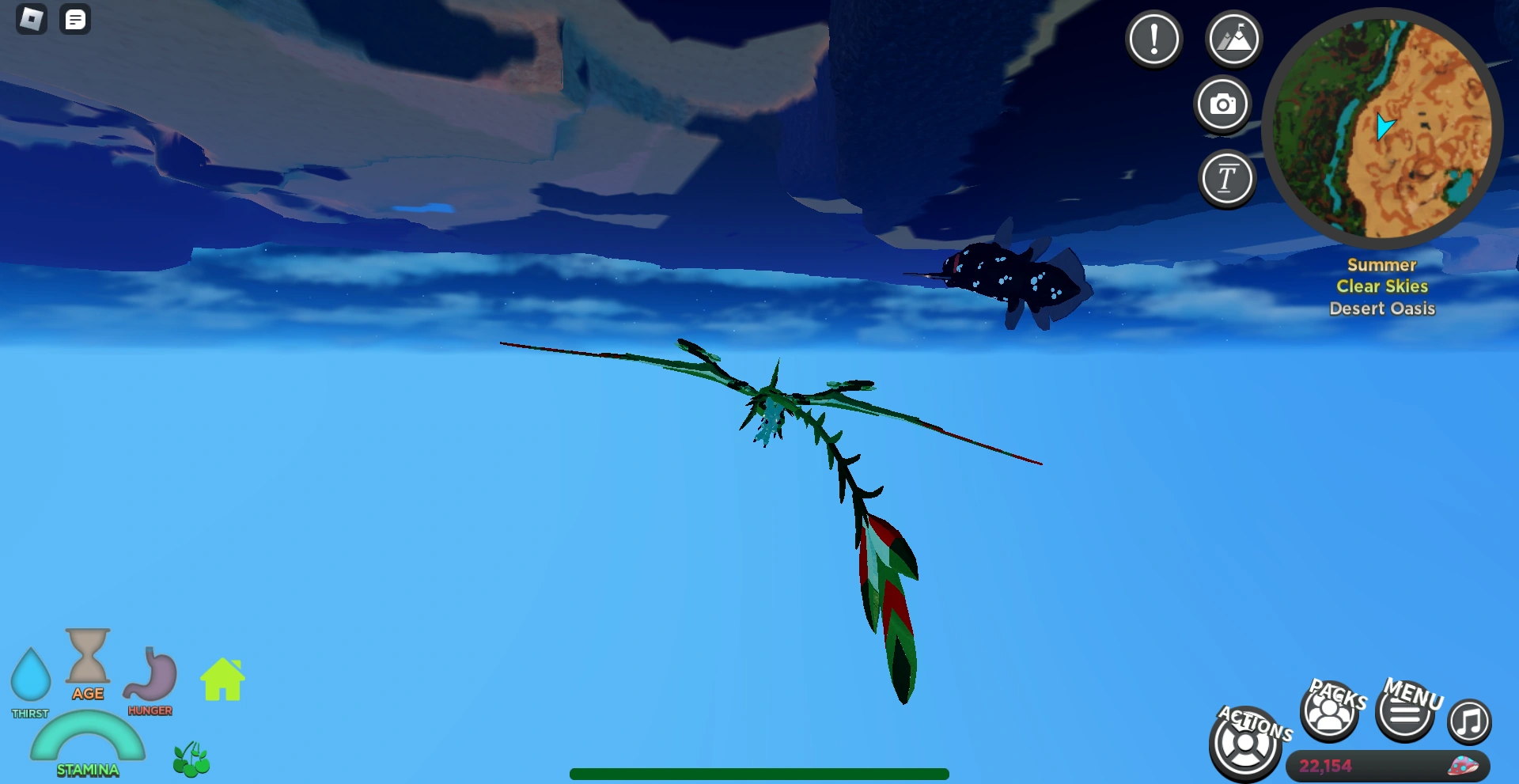Image resolution: width=1519 pixels, height=784 pixels.
Task: Click the mushroom currency icon
Action: click(1465, 765)
